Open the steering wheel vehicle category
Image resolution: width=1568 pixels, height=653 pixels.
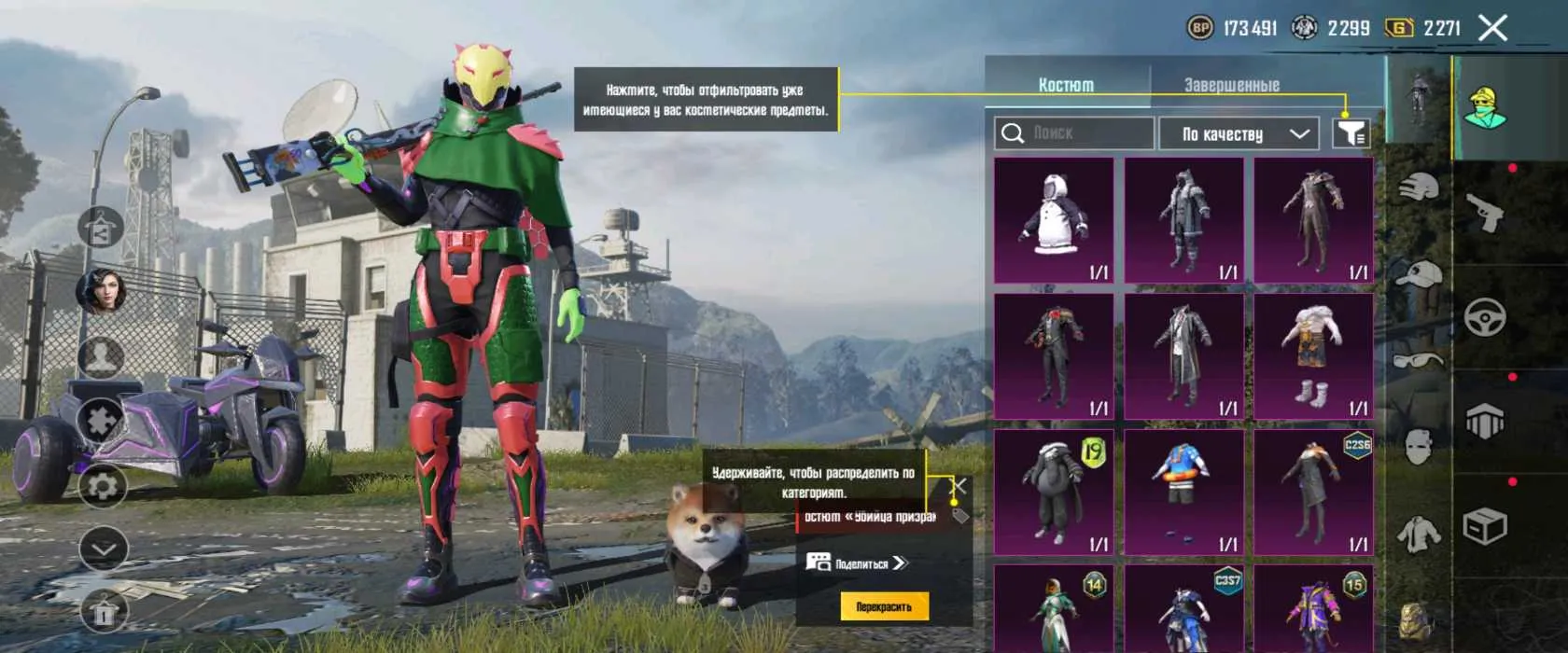click(x=1484, y=318)
